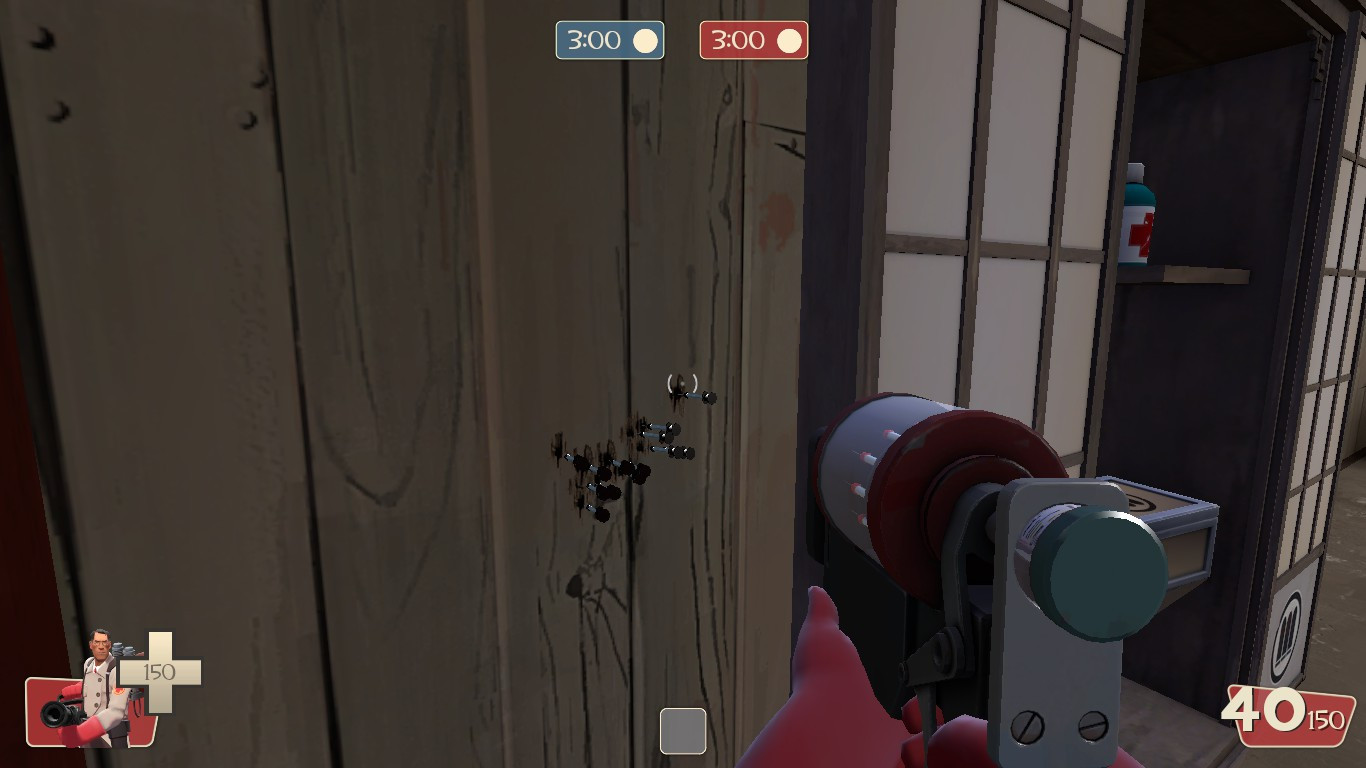This screenshot has width=1366, height=768.
Task: Select the RED score tab
Action: coord(753,40)
